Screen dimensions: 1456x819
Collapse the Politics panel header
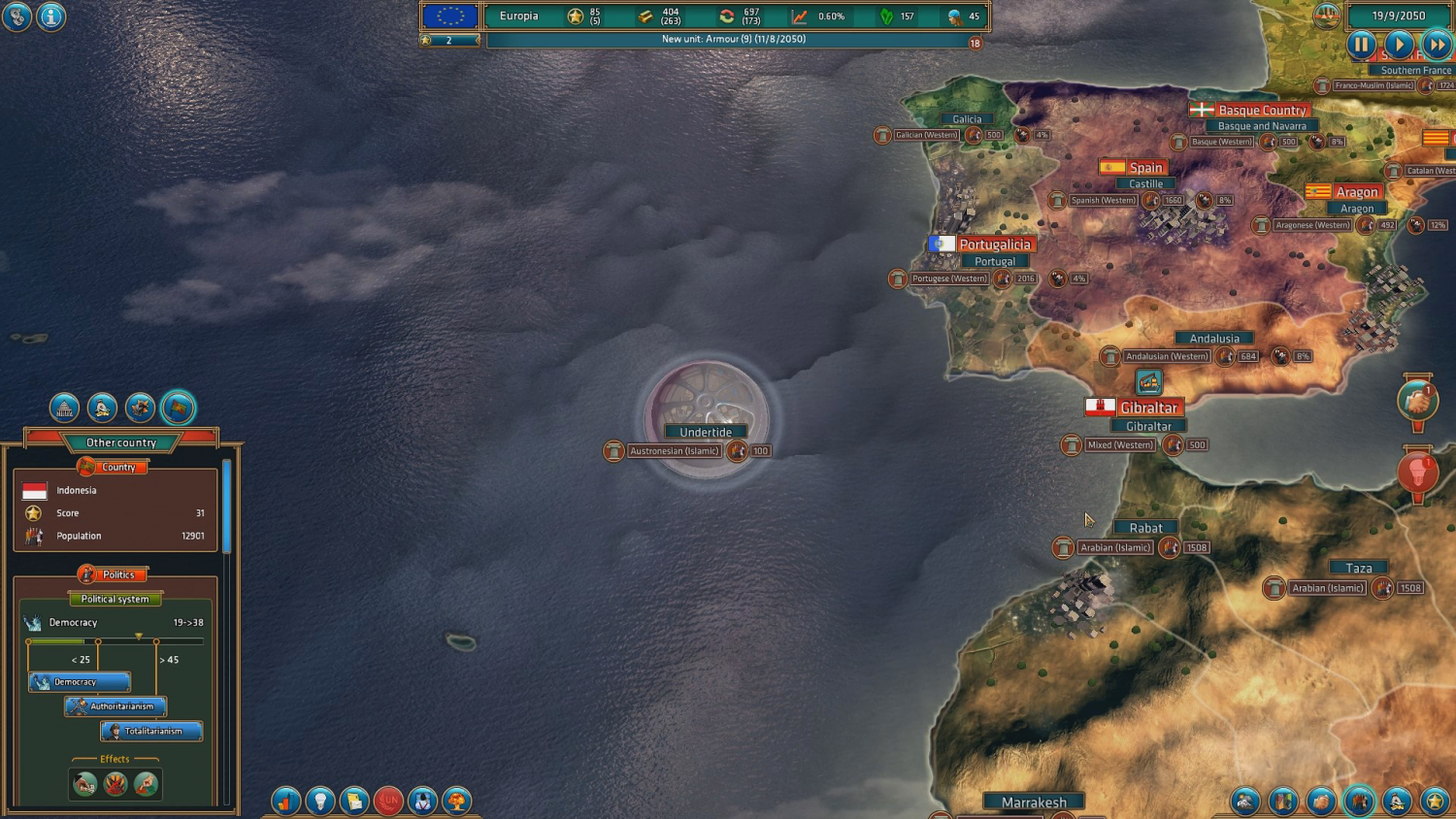point(115,574)
